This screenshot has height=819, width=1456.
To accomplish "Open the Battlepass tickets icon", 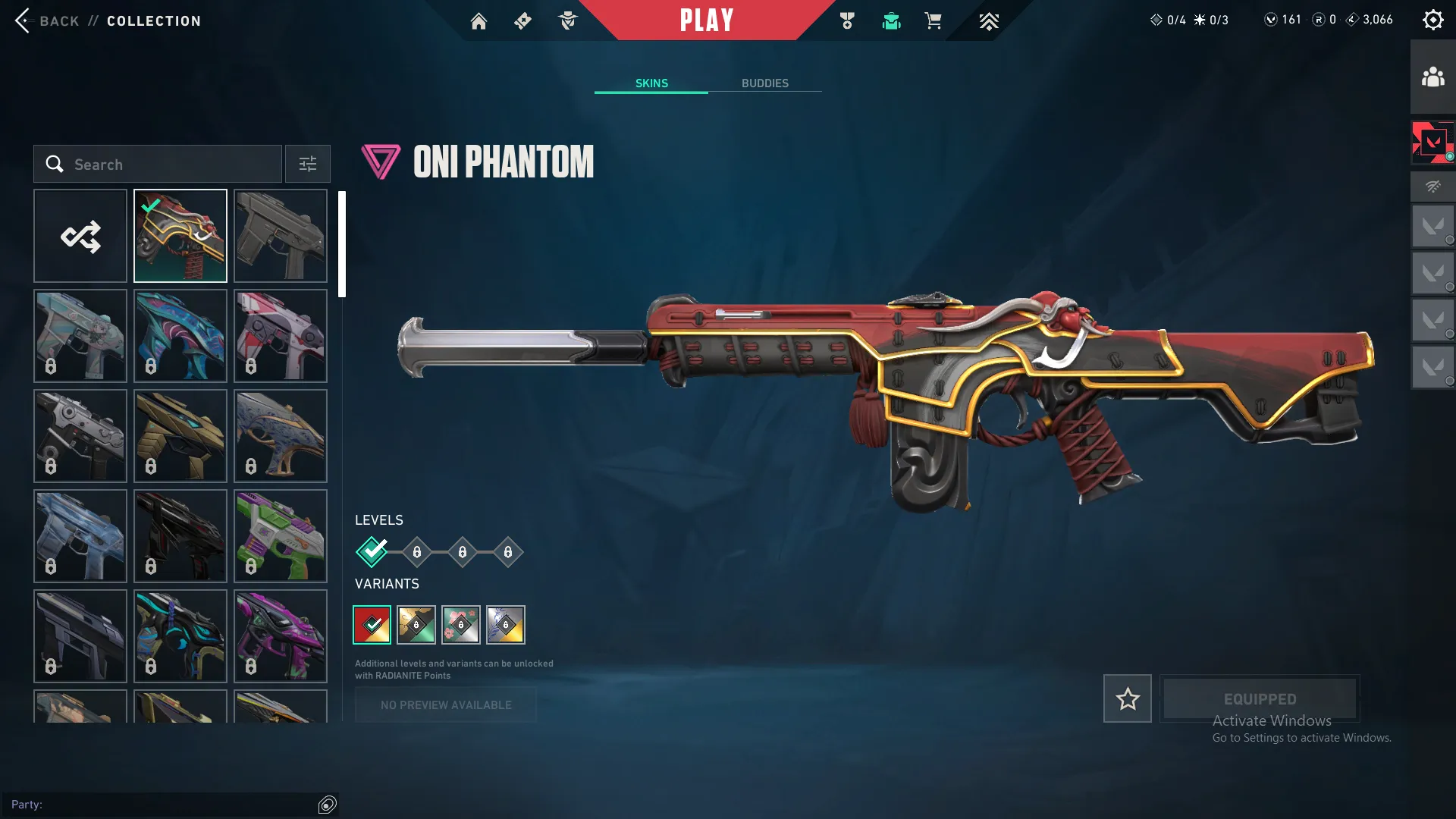I will pos(522,20).
